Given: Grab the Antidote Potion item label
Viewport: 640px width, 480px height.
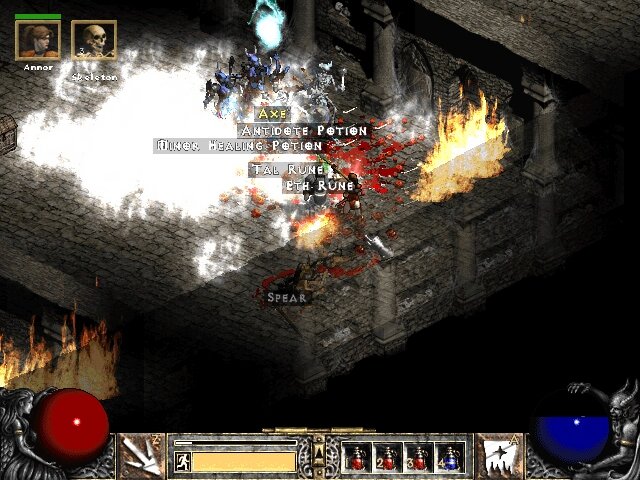Looking at the screenshot, I should pos(304,131).
